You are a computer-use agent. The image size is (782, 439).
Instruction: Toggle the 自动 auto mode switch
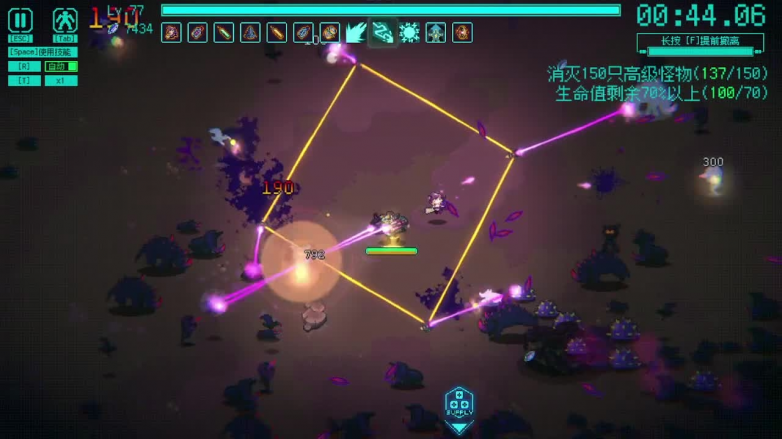60,67
